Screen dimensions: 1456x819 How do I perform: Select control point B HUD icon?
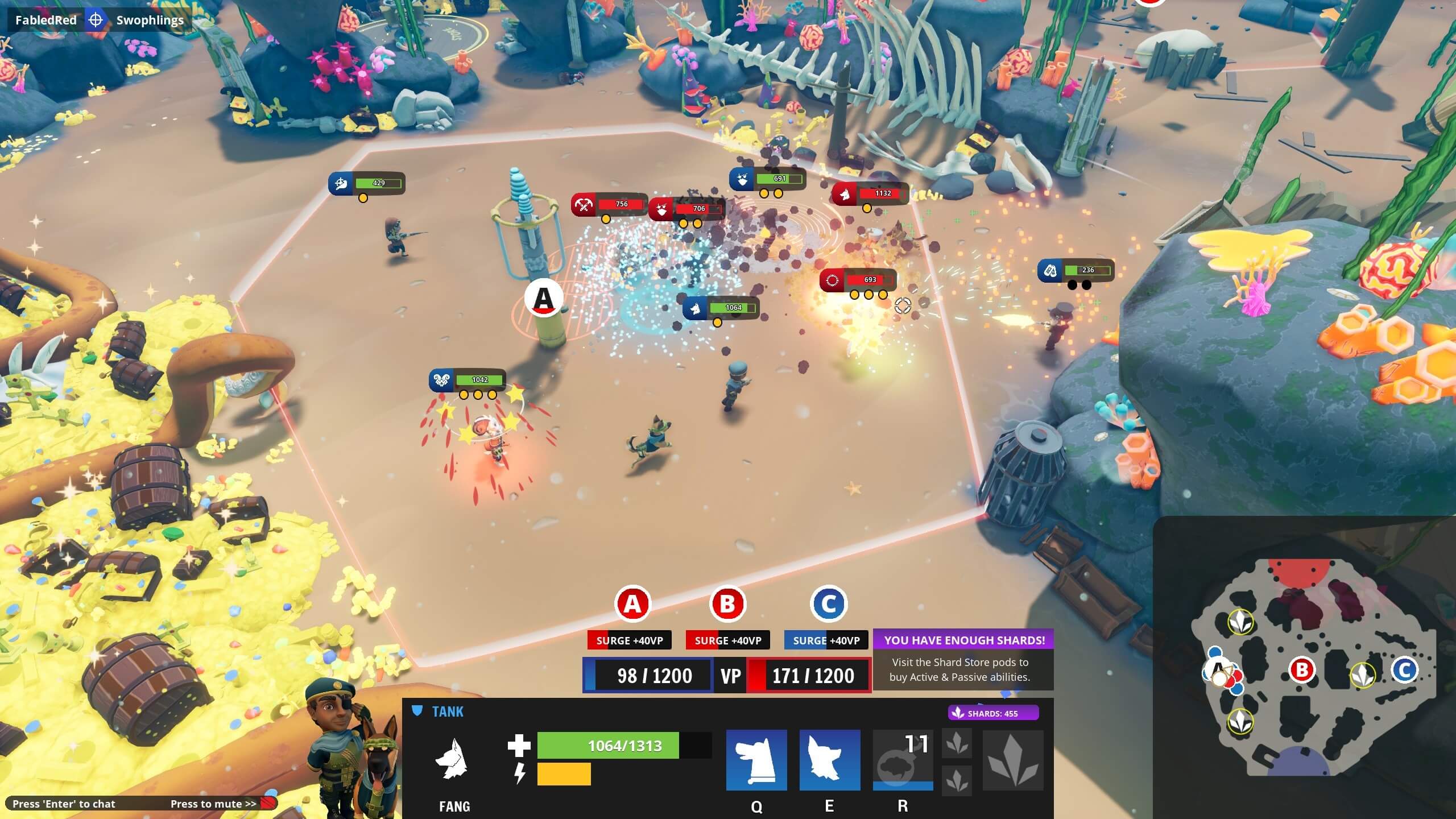click(727, 604)
